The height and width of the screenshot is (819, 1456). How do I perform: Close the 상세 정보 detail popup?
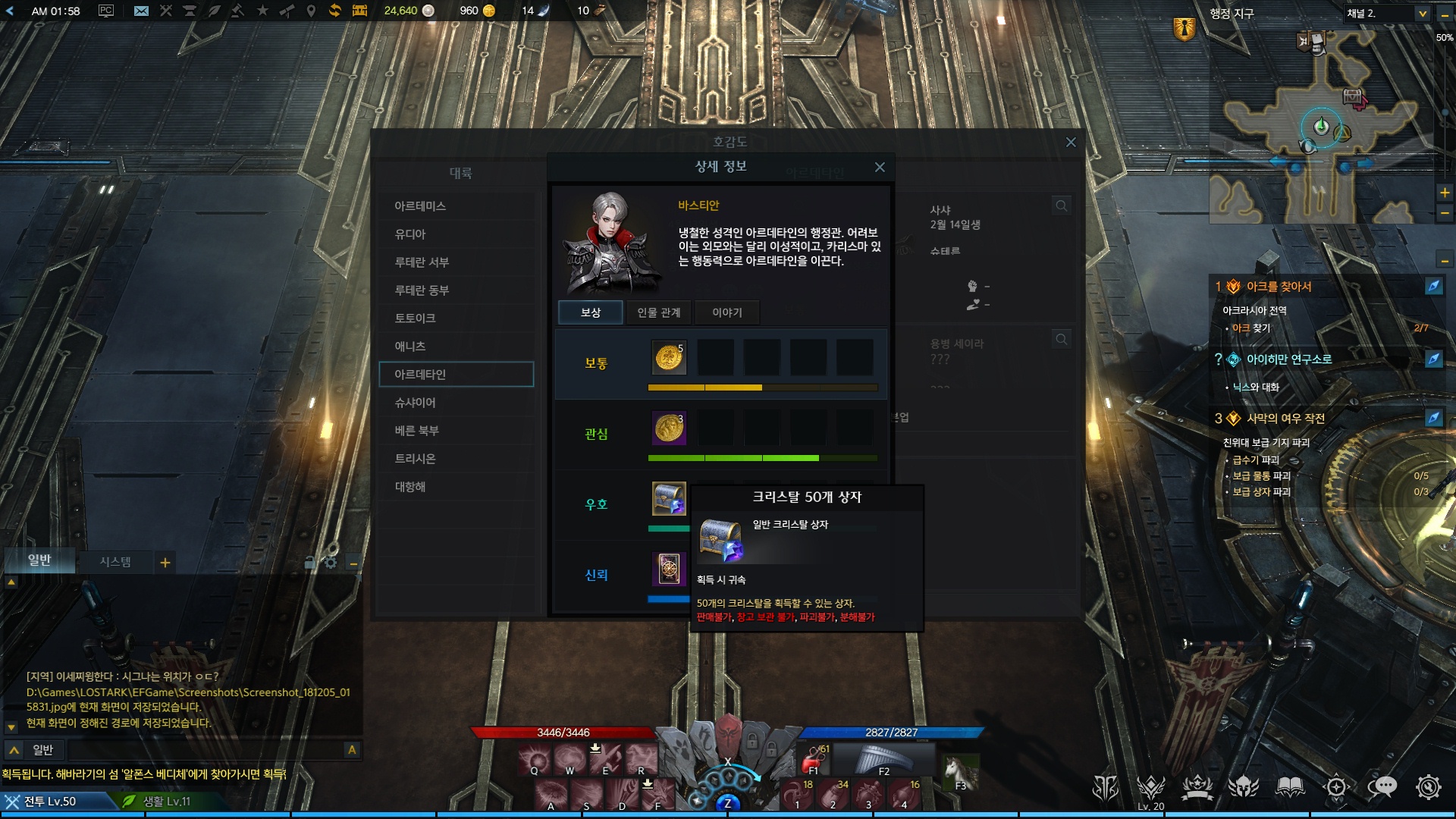880,167
